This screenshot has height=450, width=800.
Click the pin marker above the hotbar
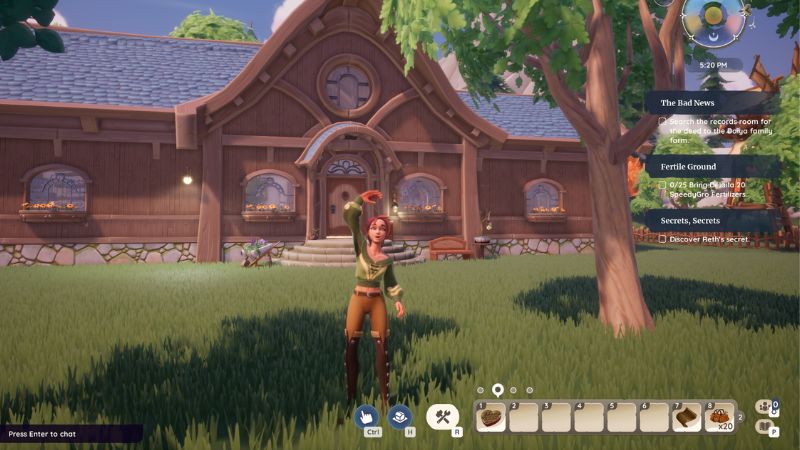(x=497, y=389)
